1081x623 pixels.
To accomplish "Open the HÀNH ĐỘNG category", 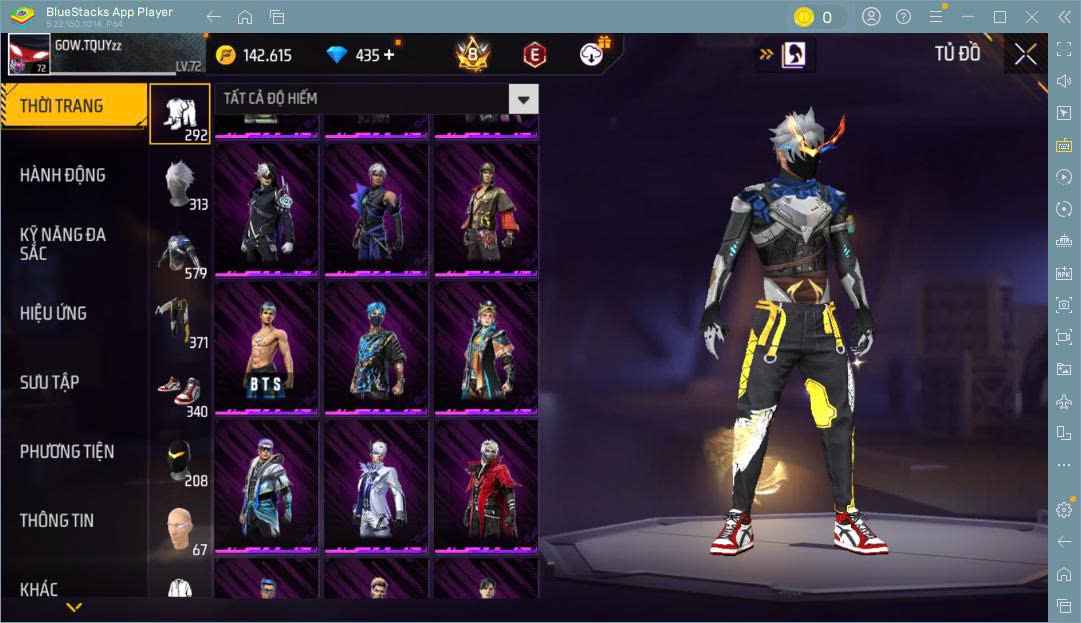I will pyautogui.click(x=63, y=175).
